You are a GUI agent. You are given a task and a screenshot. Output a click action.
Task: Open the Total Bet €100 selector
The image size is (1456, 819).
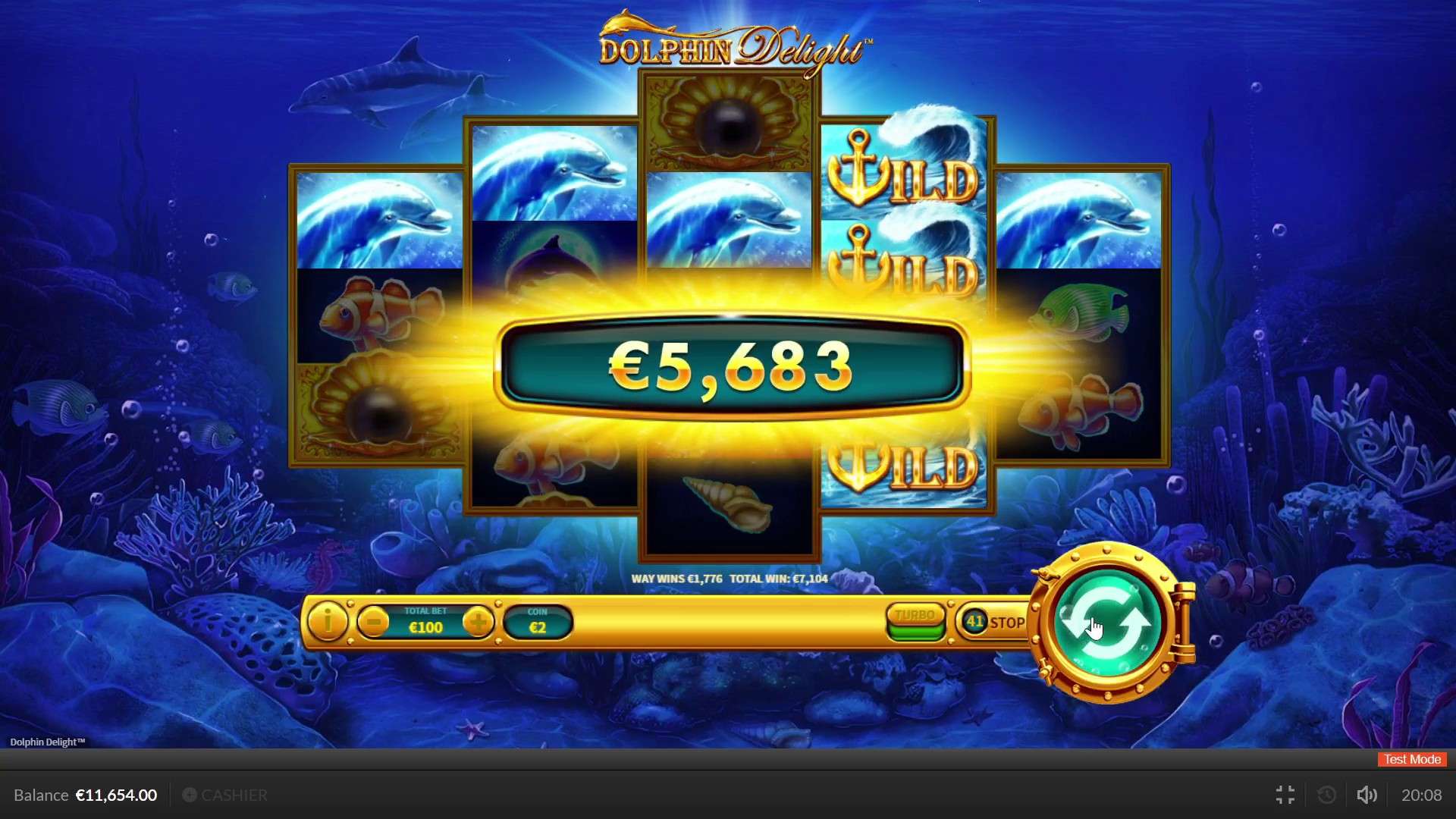[425, 623]
